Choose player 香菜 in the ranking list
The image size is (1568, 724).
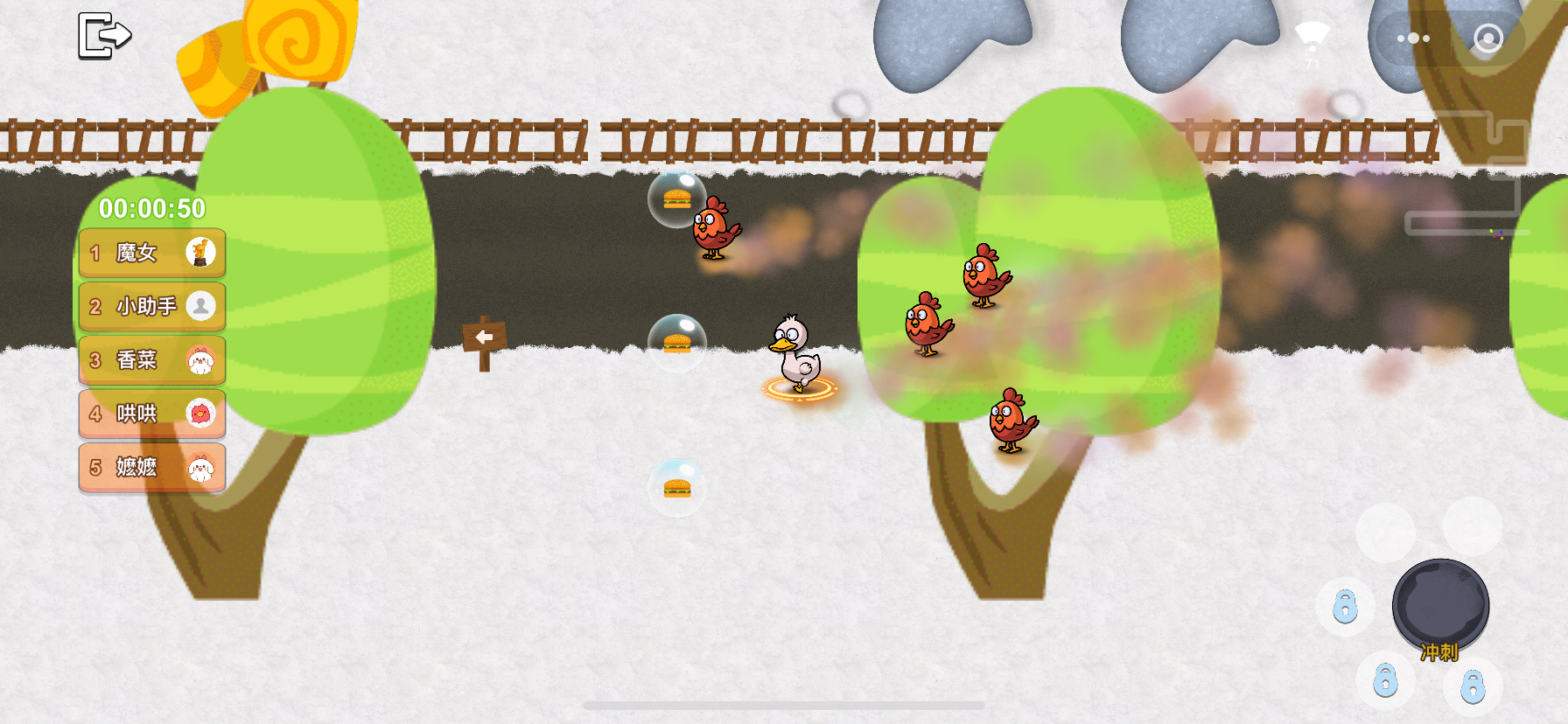(152, 360)
